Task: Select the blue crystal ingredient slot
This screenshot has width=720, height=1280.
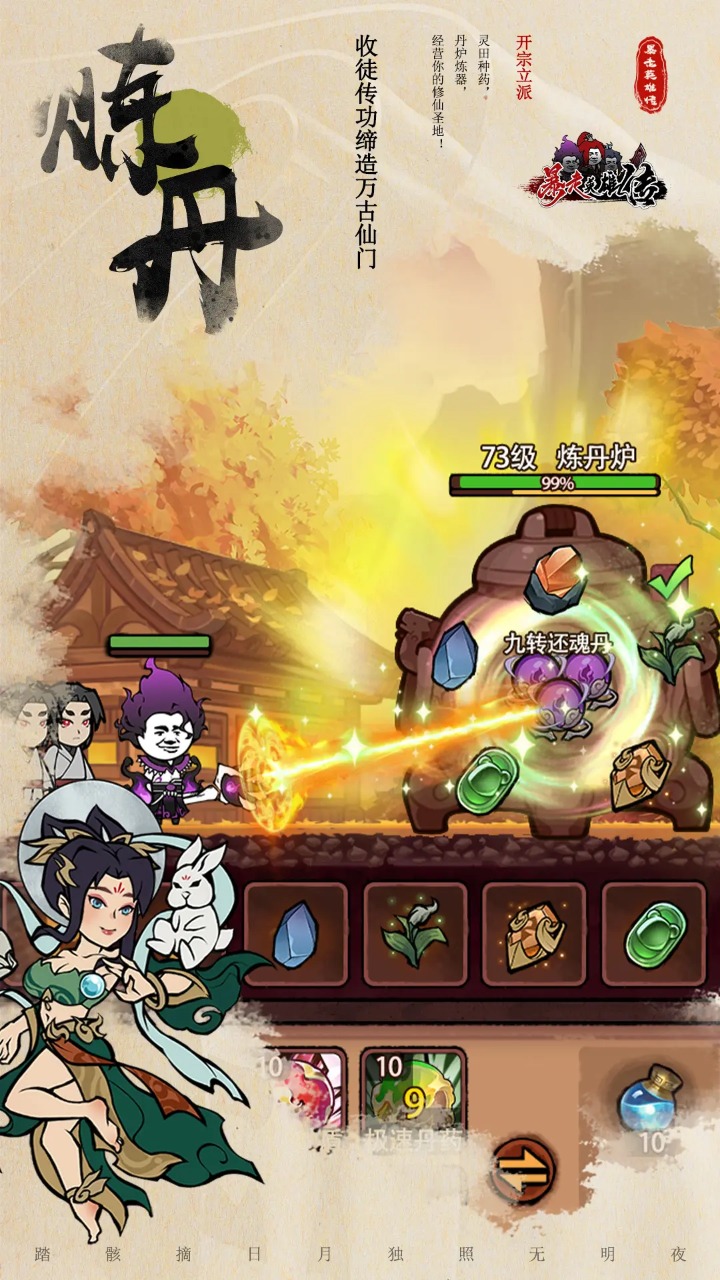Action: tap(296, 934)
